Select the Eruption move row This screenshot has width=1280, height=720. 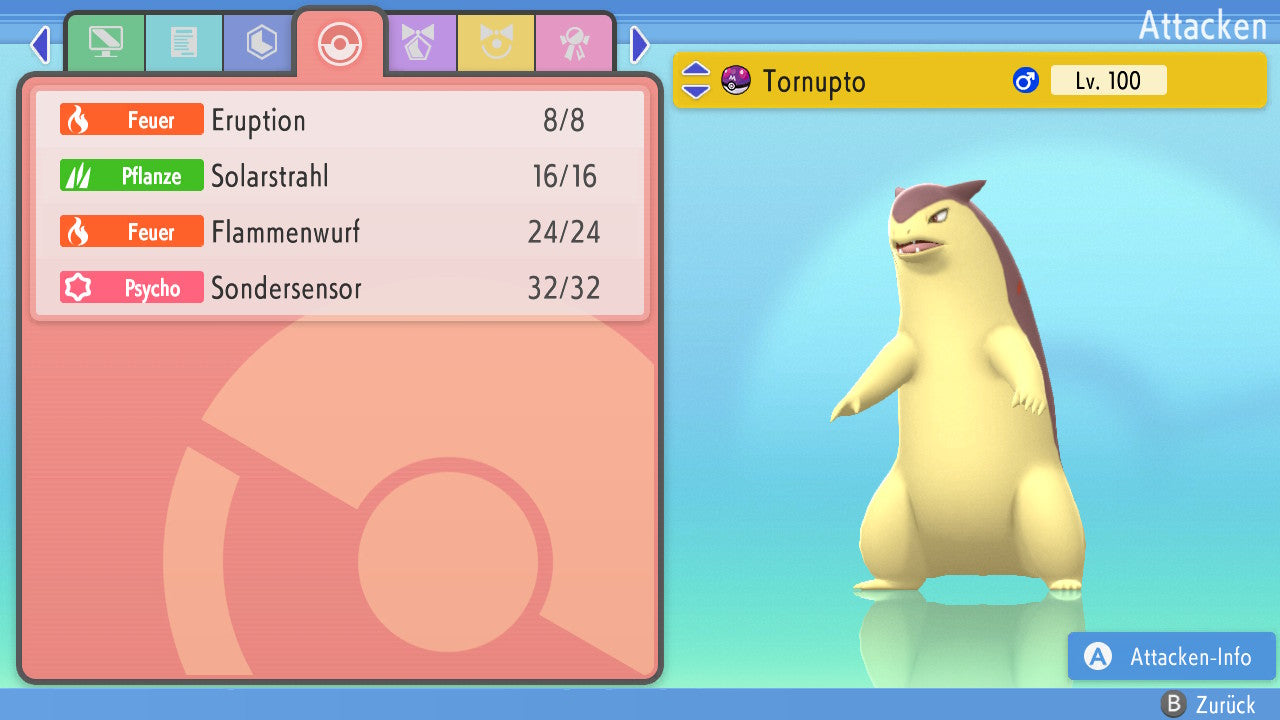tap(340, 120)
